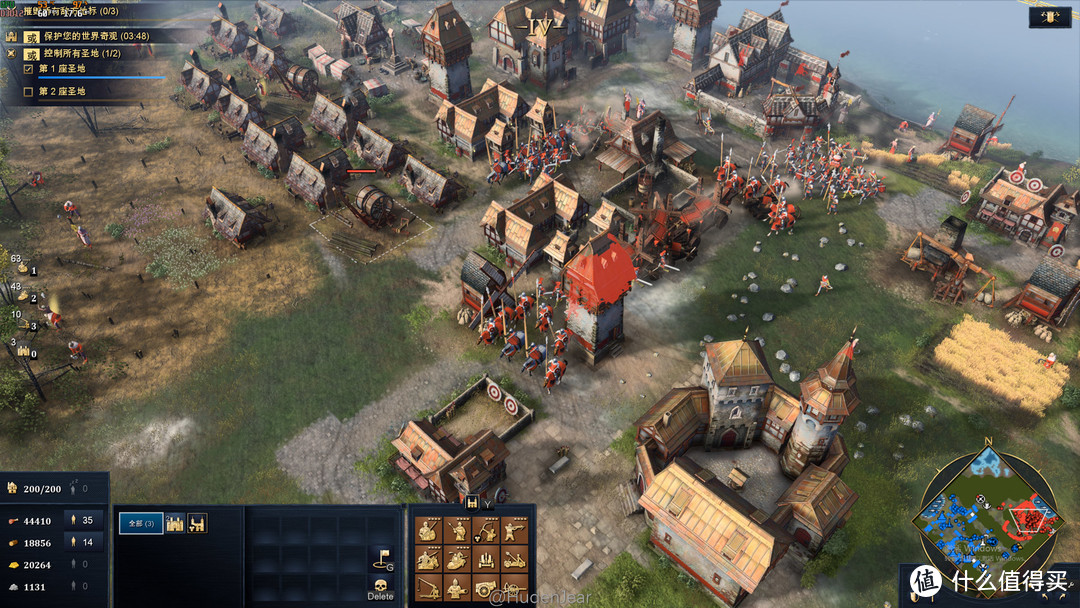This screenshot has height=608, width=1080.
Task: Select the 14 wood villagers counter
Action: pyautogui.click(x=79, y=542)
